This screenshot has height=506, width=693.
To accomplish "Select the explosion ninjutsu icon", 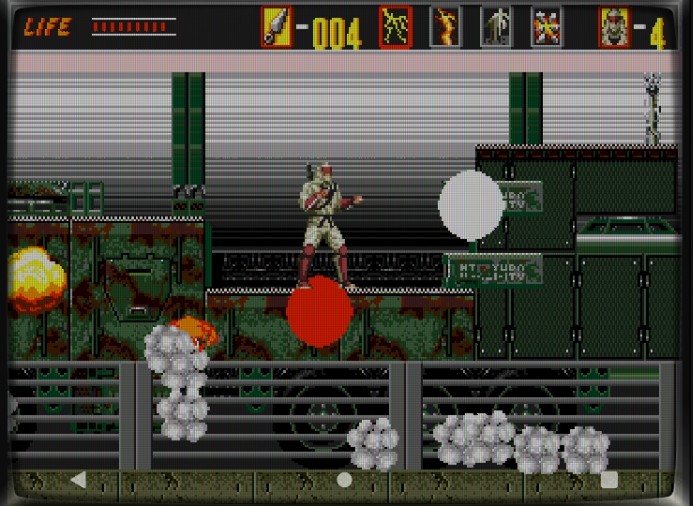I will coord(546,27).
